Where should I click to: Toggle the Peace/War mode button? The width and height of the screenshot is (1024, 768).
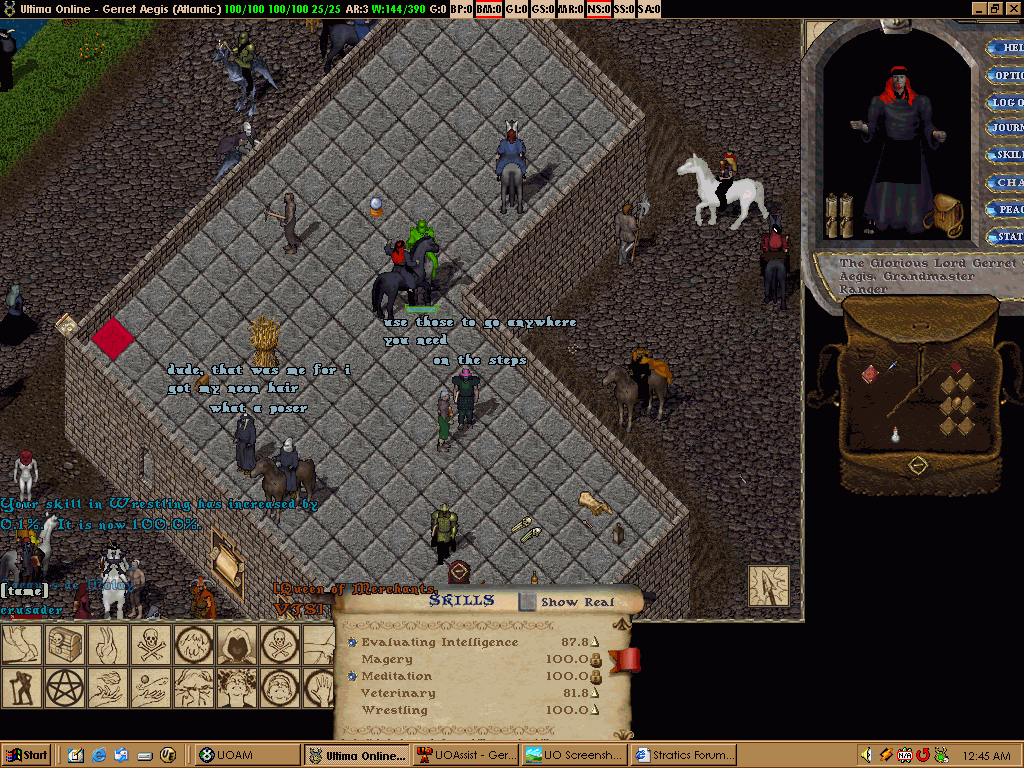coord(1005,209)
